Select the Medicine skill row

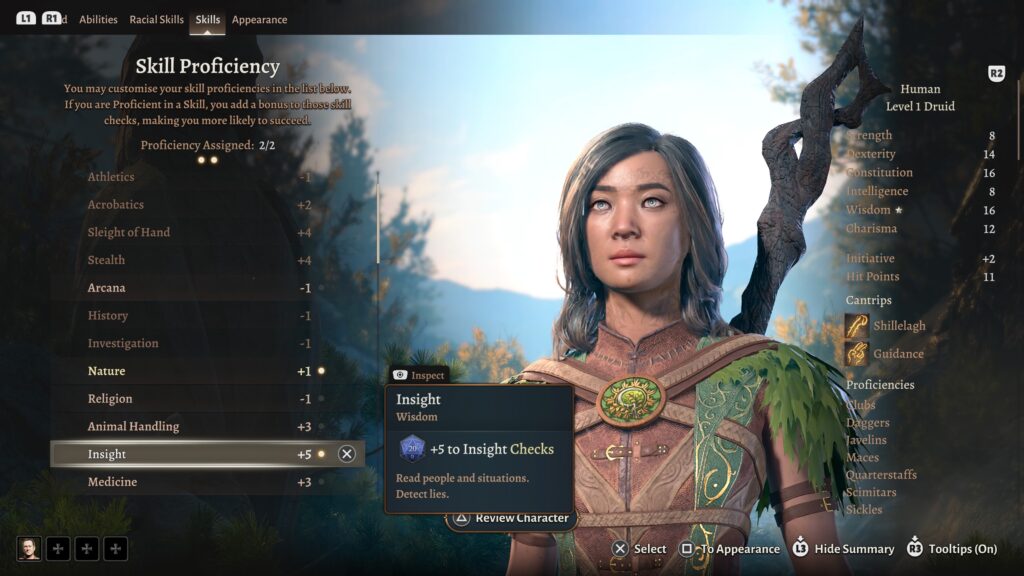(200, 482)
